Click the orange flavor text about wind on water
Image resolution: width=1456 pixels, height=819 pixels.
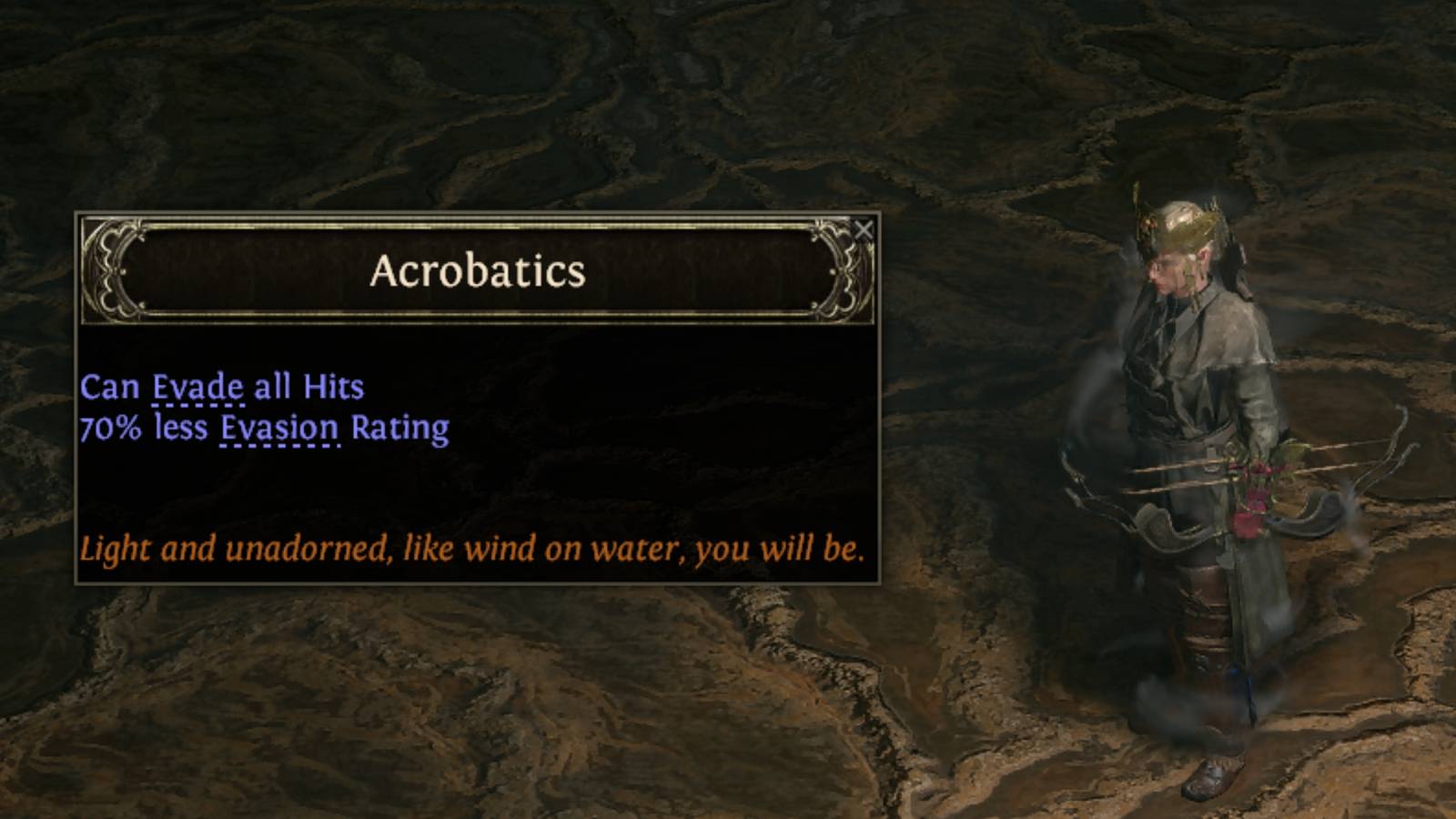473,547
